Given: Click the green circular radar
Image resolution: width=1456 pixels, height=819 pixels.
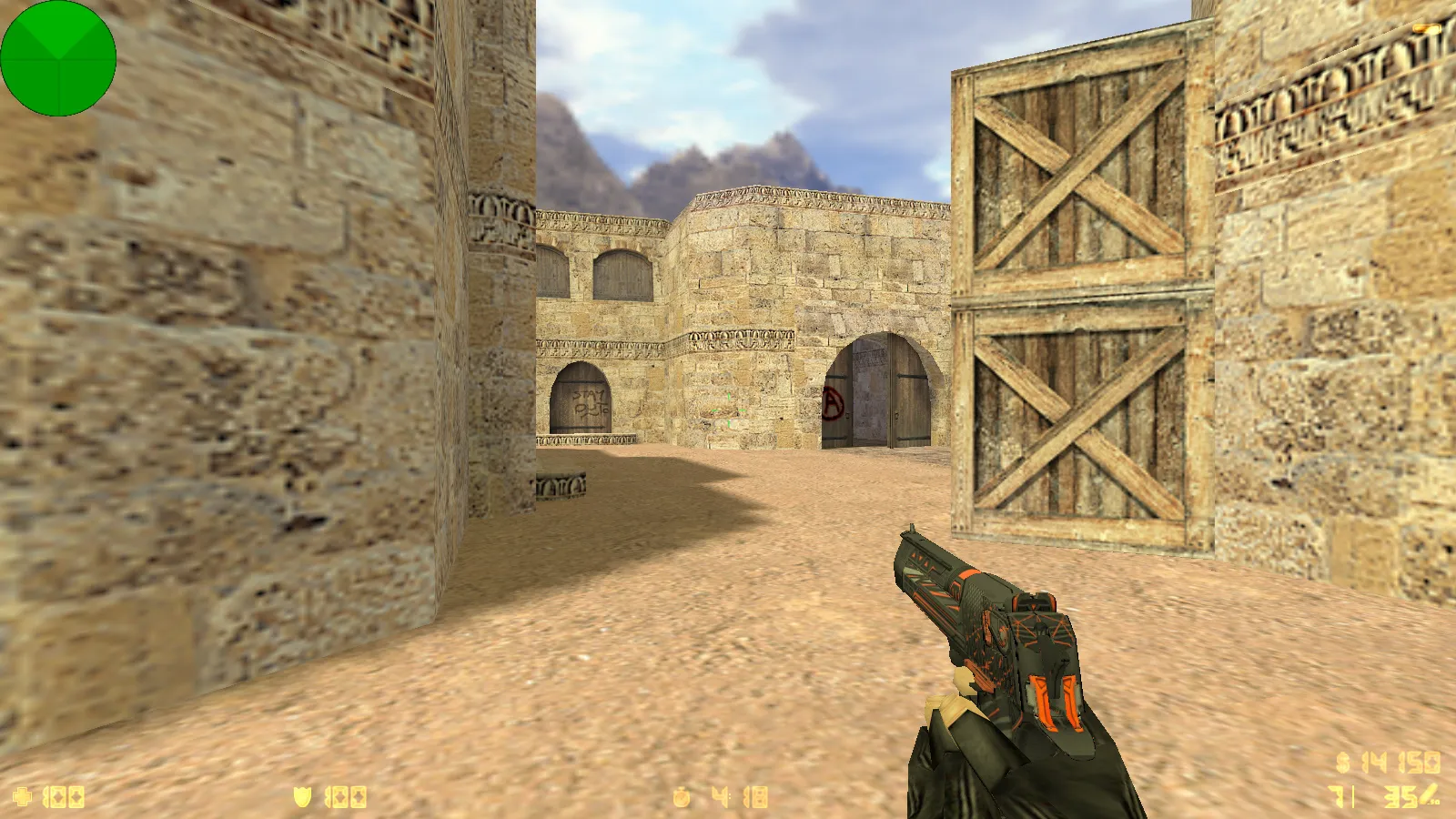Looking at the screenshot, I should (58, 58).
